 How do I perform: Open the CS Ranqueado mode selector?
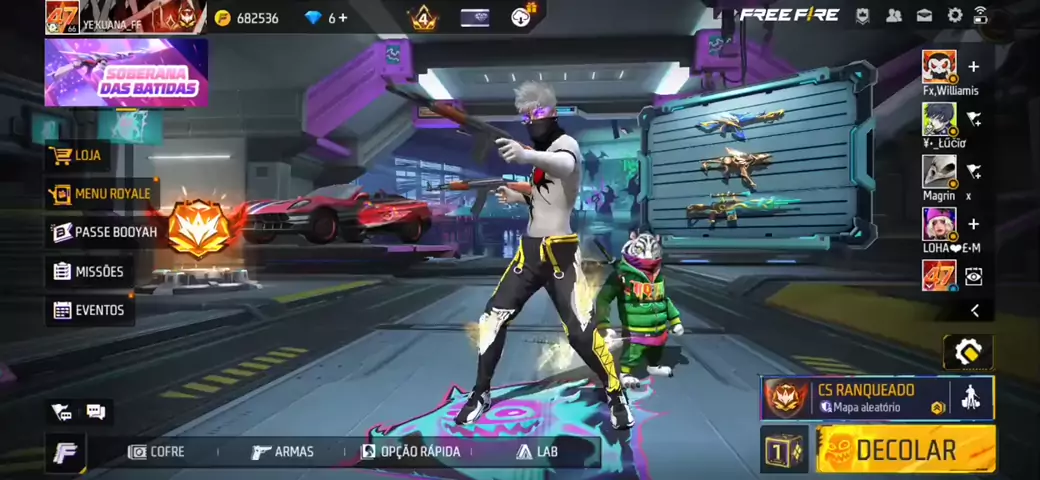855,397
